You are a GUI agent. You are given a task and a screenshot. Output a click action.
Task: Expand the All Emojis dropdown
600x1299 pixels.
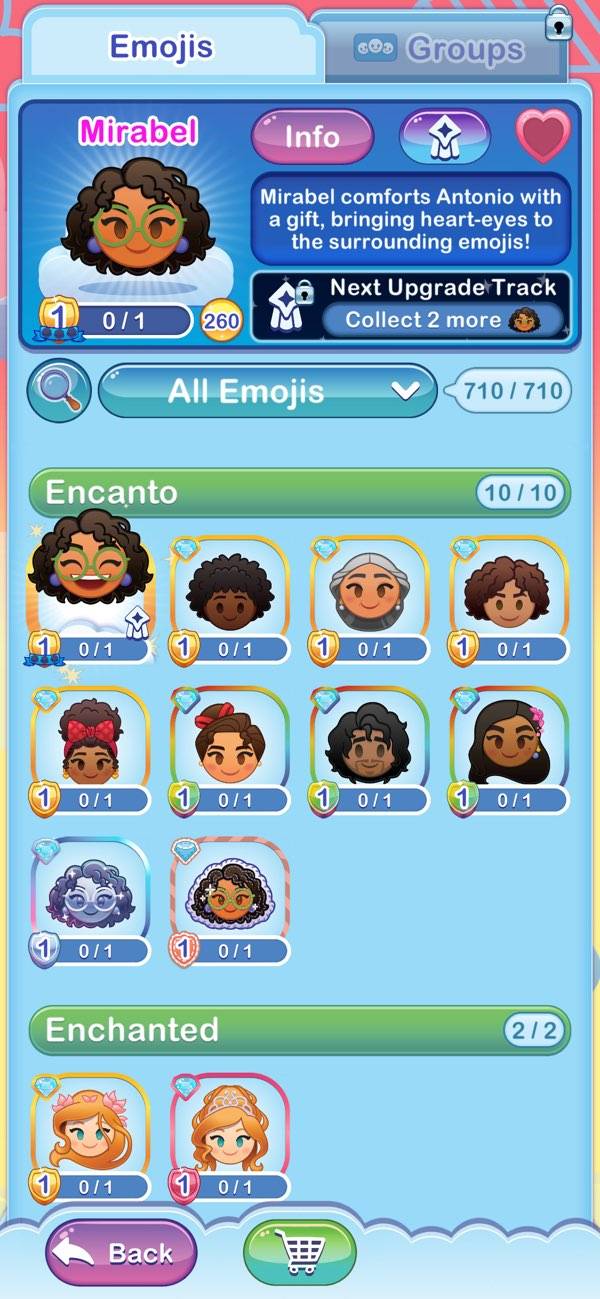tap(268, 390)
